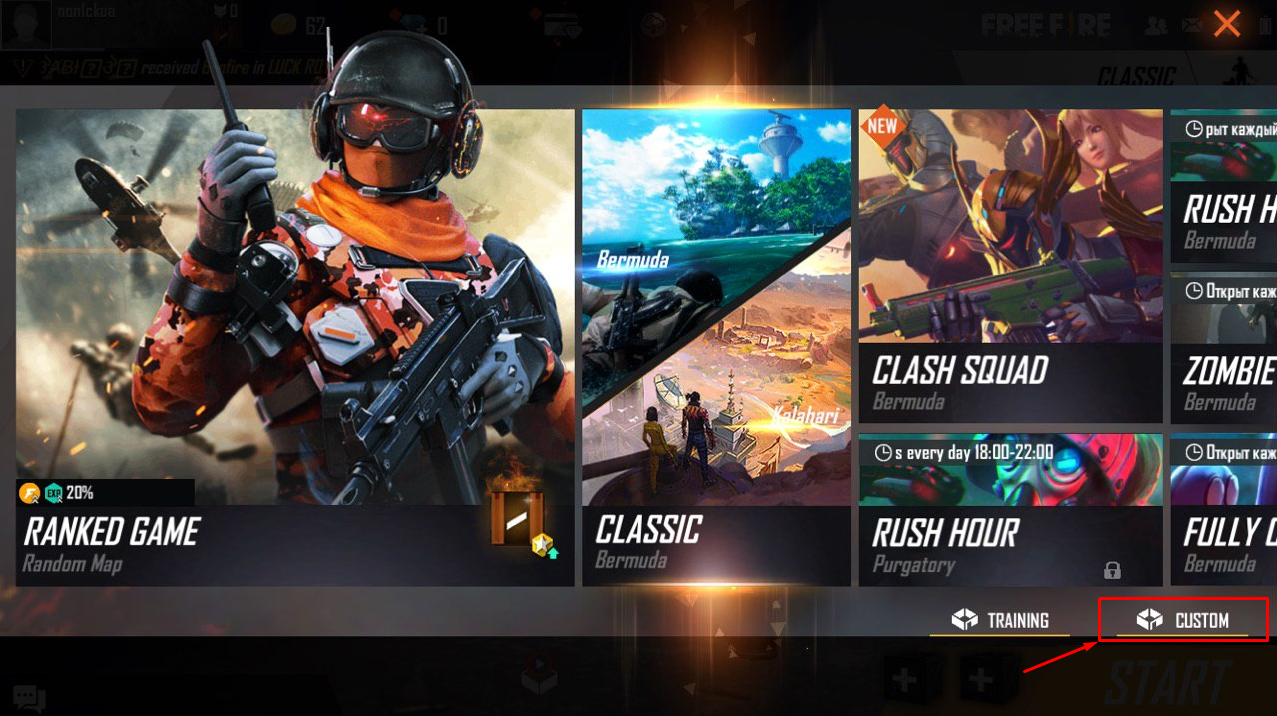Open the chat bubble icon
This screenshot has width=1277, height=716.
point(28,697)
